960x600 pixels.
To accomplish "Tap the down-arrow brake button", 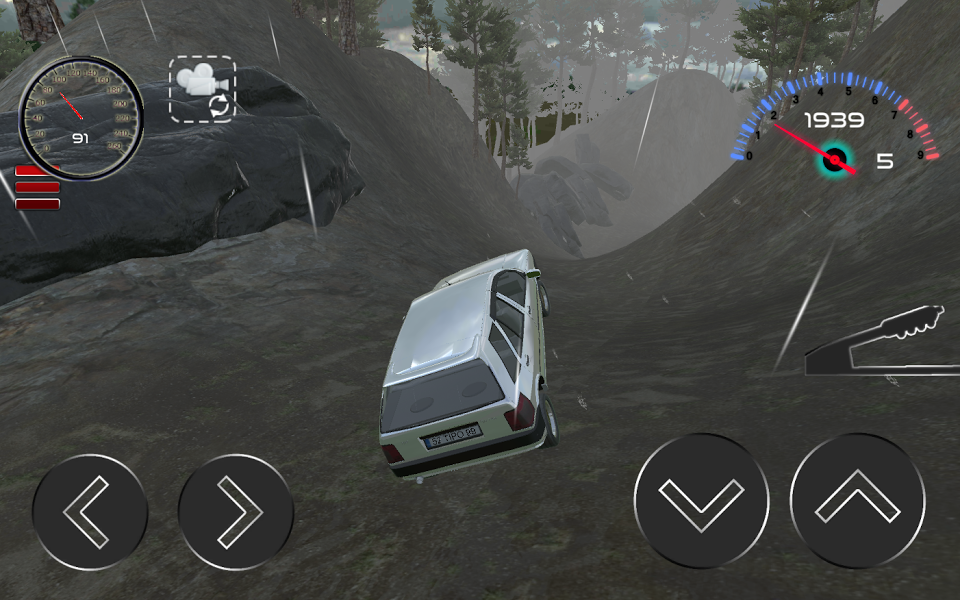I will click(701, 499).
